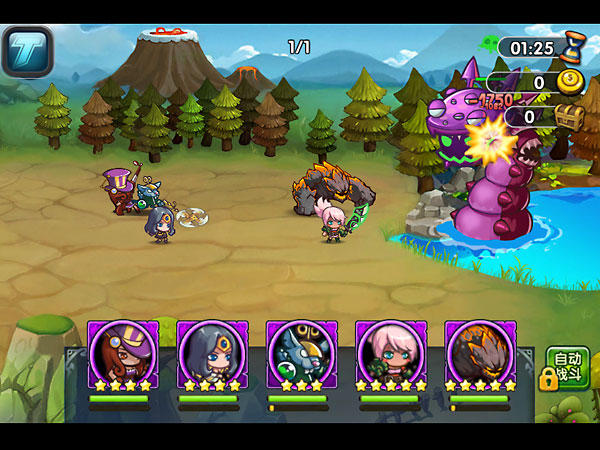
Task: Toggle the green auto-battle button
Action: [567, 368]
